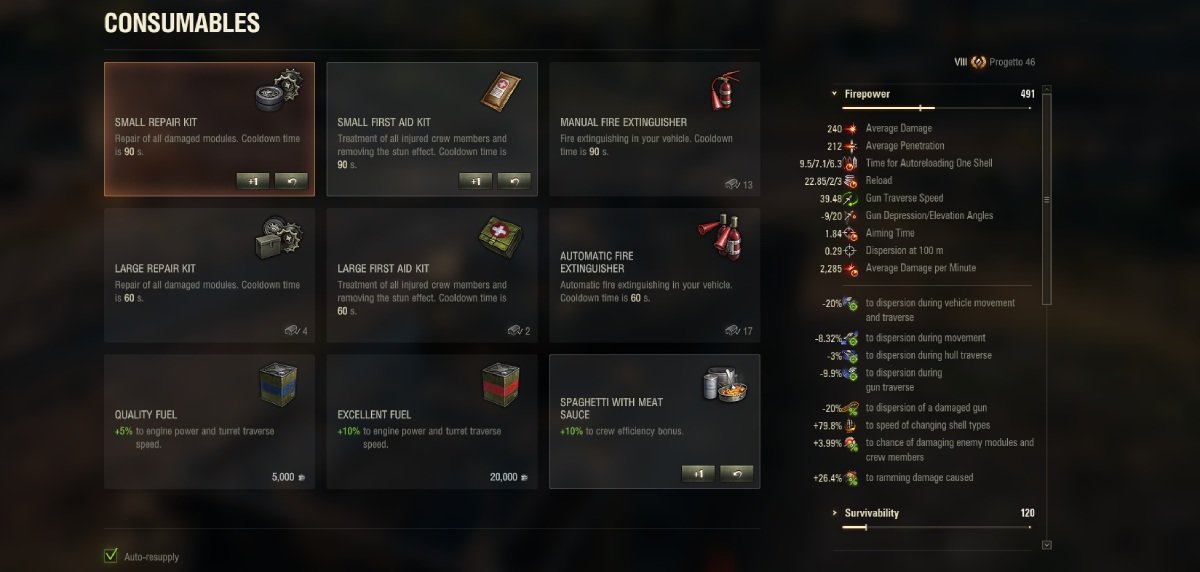Viewport: 1200px width, 572px height.
Task: Click the stats panel scroll-down arrow
Action: tap(1046, 545)
